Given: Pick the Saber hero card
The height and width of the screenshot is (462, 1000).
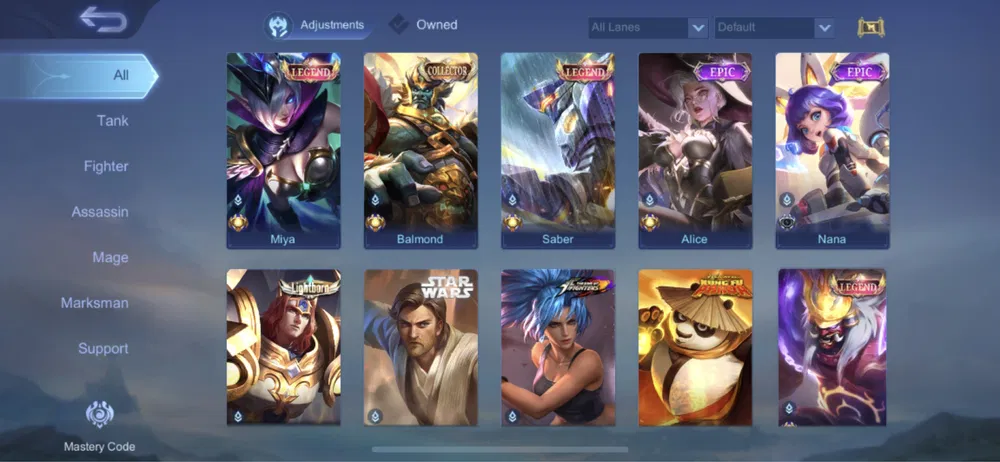Looking at the screenshot, I should tap(557, 150).
